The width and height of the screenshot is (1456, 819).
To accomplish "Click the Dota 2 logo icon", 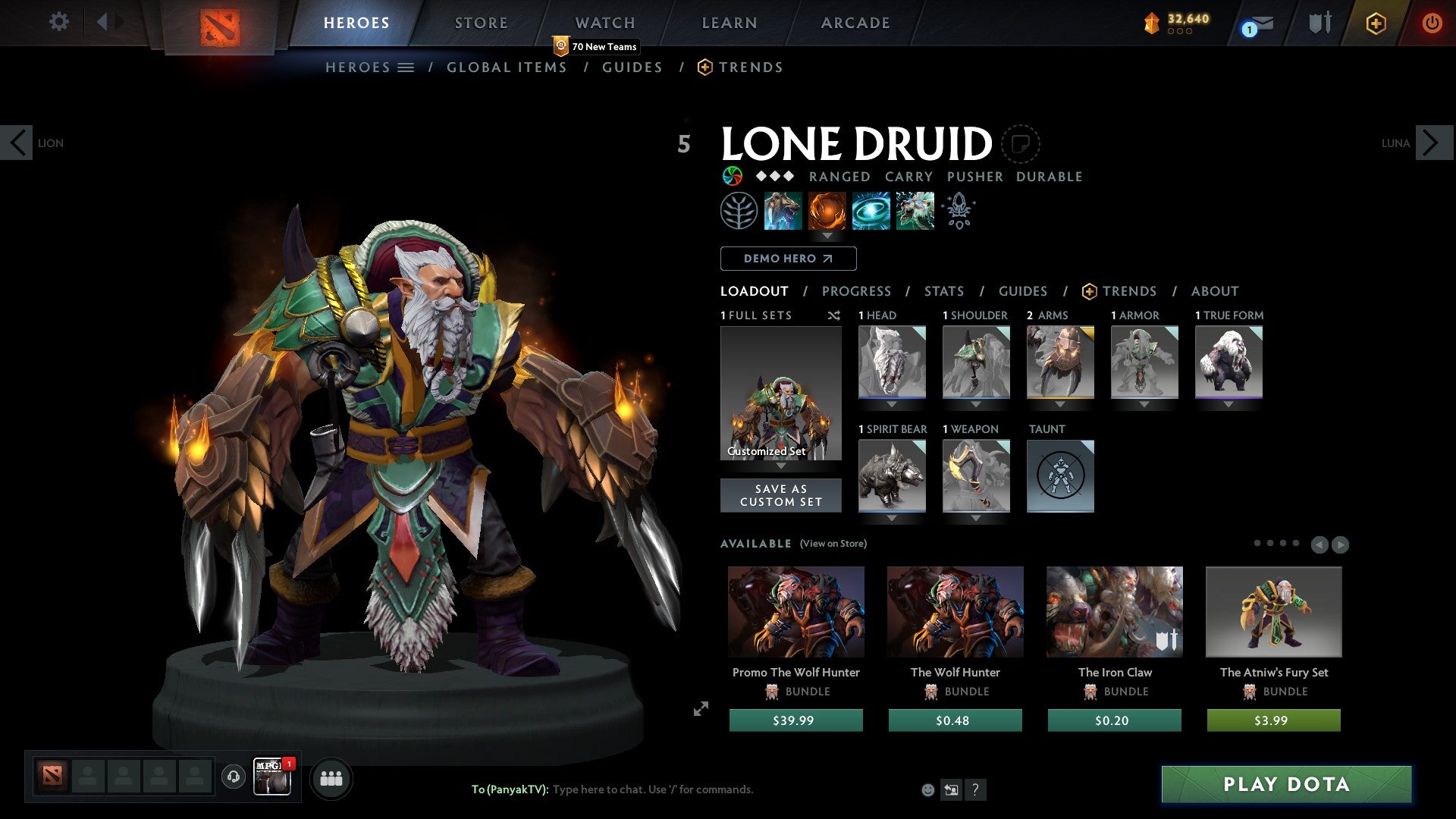I will (218, 22).
